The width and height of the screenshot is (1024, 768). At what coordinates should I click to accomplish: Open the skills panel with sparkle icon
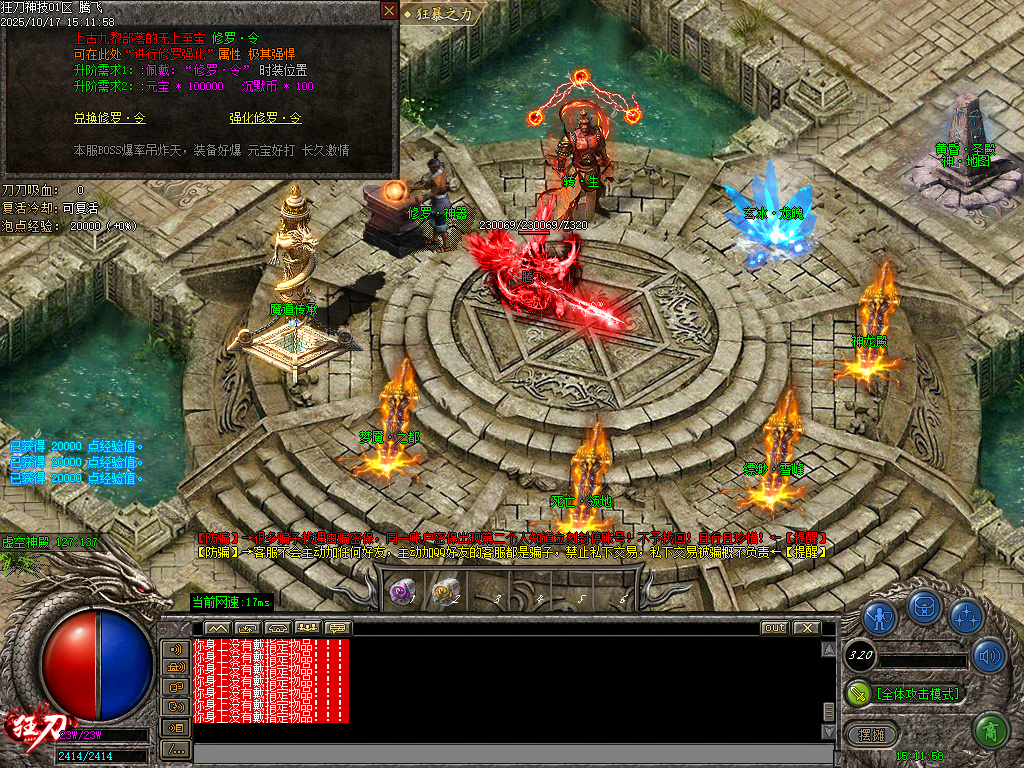coord(966,618)
